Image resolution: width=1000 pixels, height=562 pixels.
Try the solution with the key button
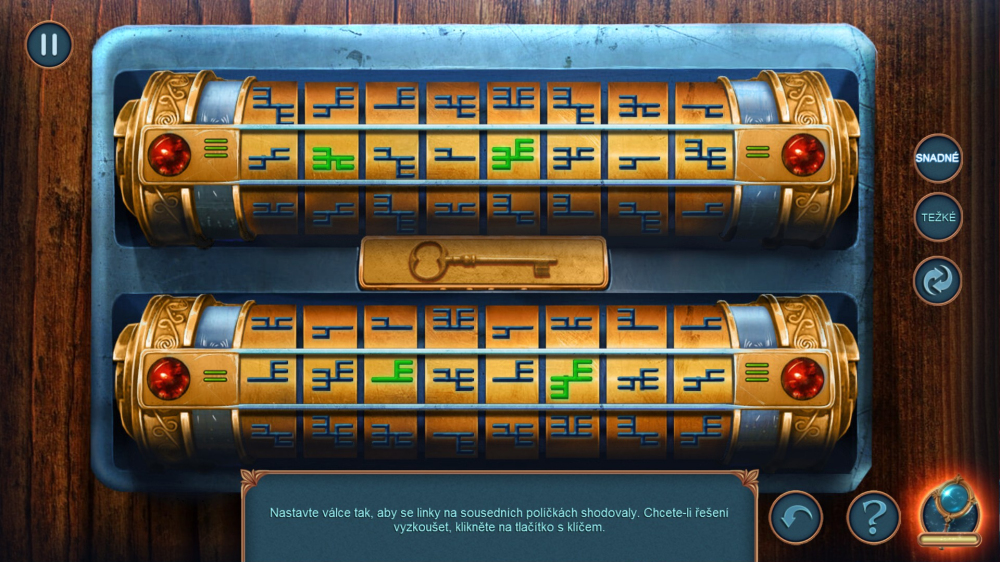click(x=483, y=263)
